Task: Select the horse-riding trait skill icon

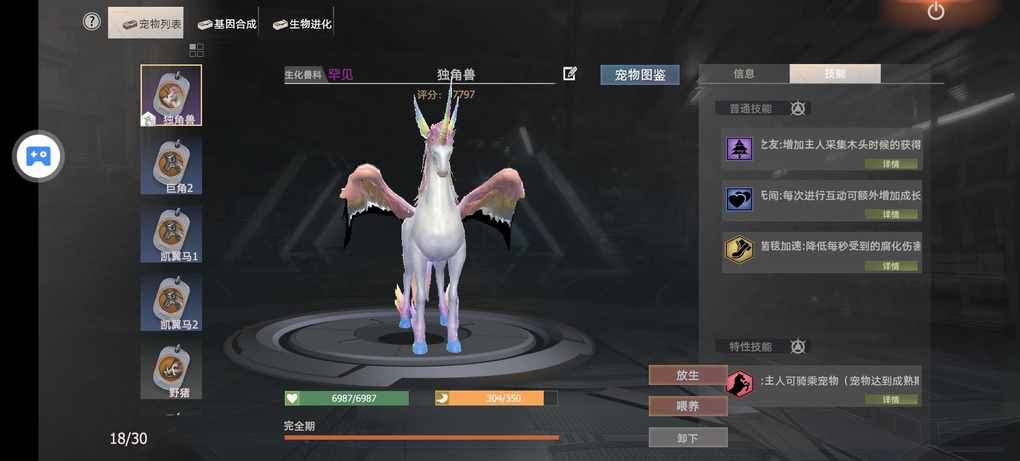Action: pyautogui.click(x=739, y=383)
